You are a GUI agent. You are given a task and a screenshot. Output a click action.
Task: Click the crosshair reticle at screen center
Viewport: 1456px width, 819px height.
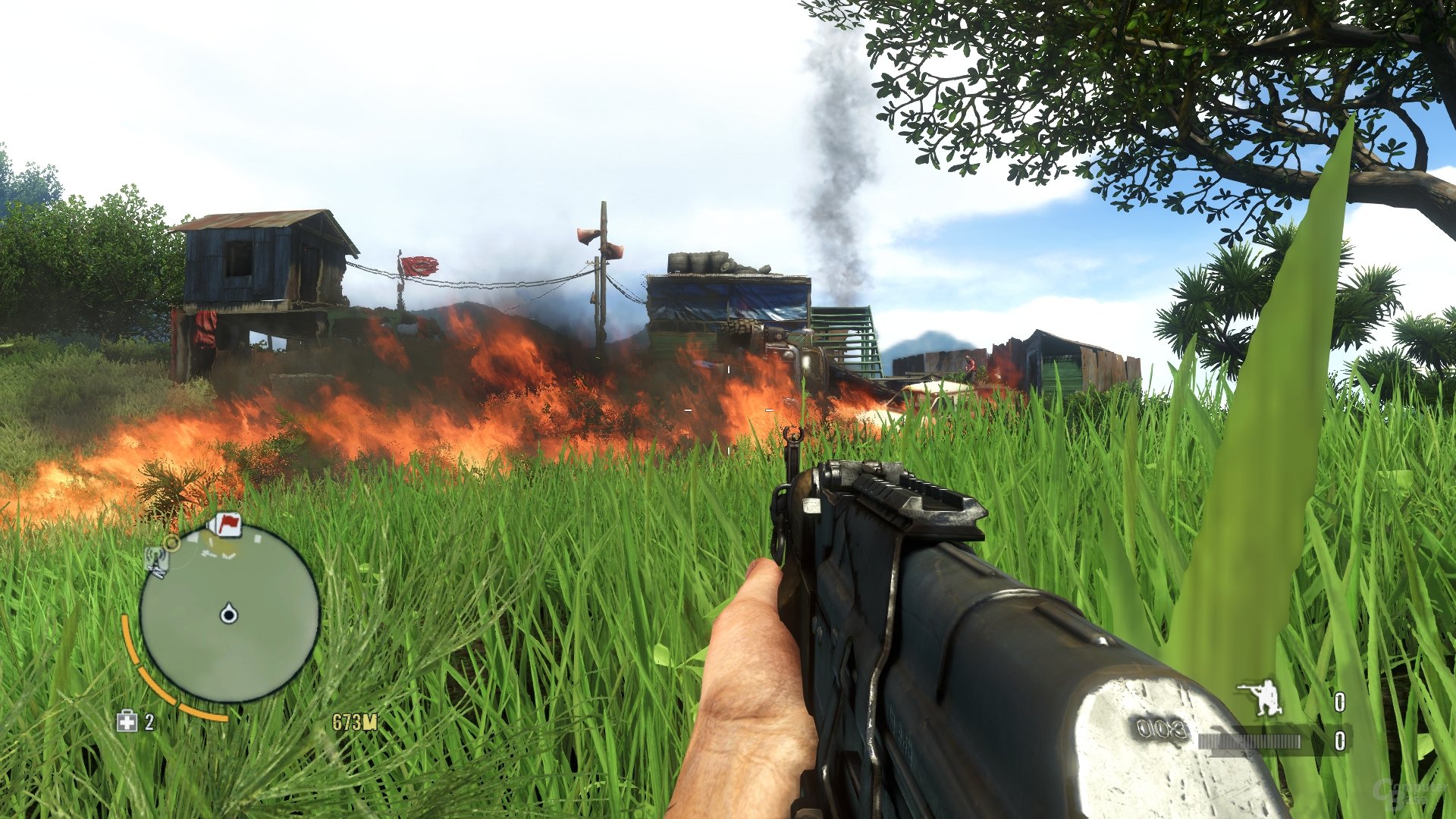[728, 409]
